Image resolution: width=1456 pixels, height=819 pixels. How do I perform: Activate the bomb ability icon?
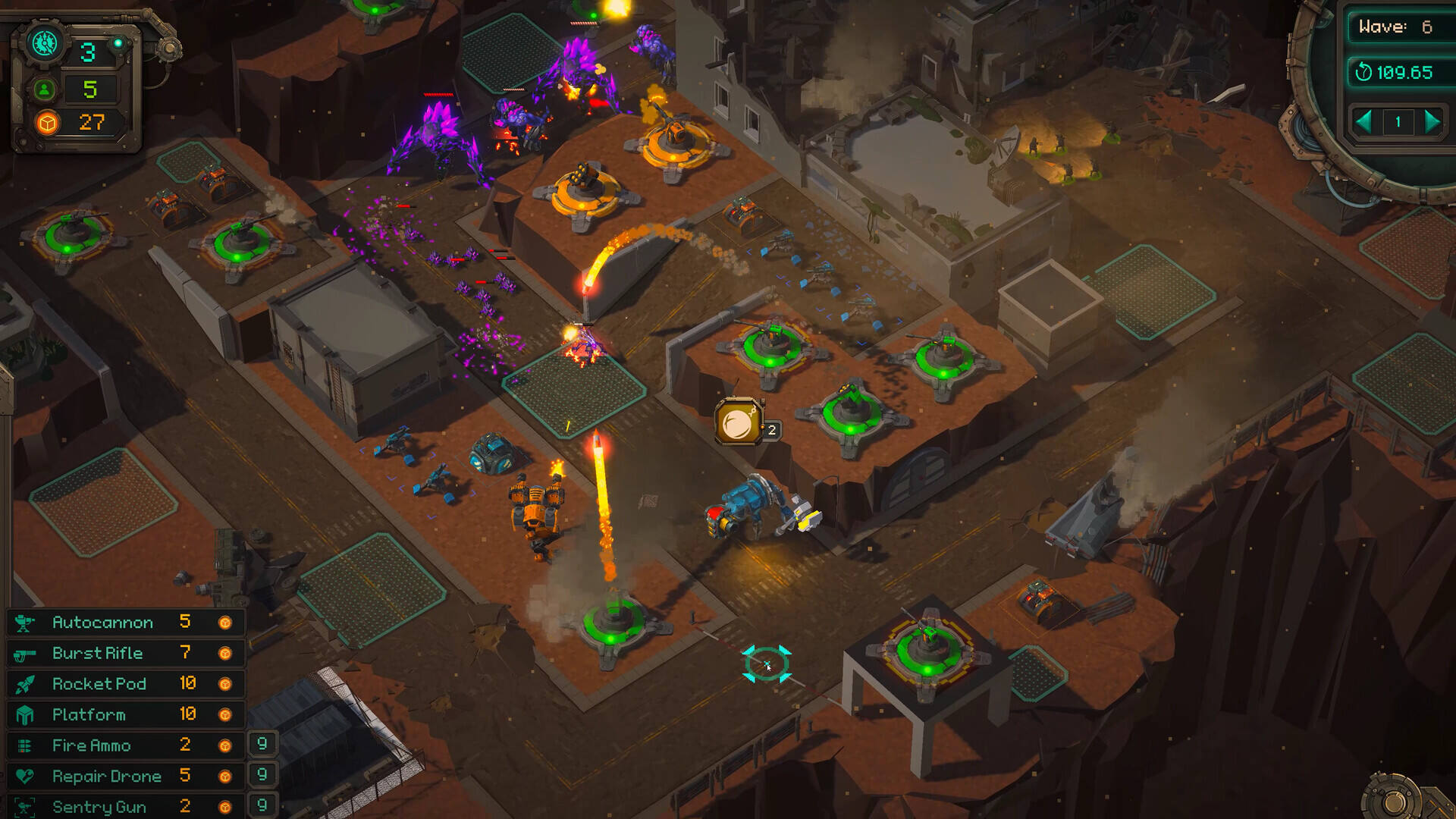[738, 422]
